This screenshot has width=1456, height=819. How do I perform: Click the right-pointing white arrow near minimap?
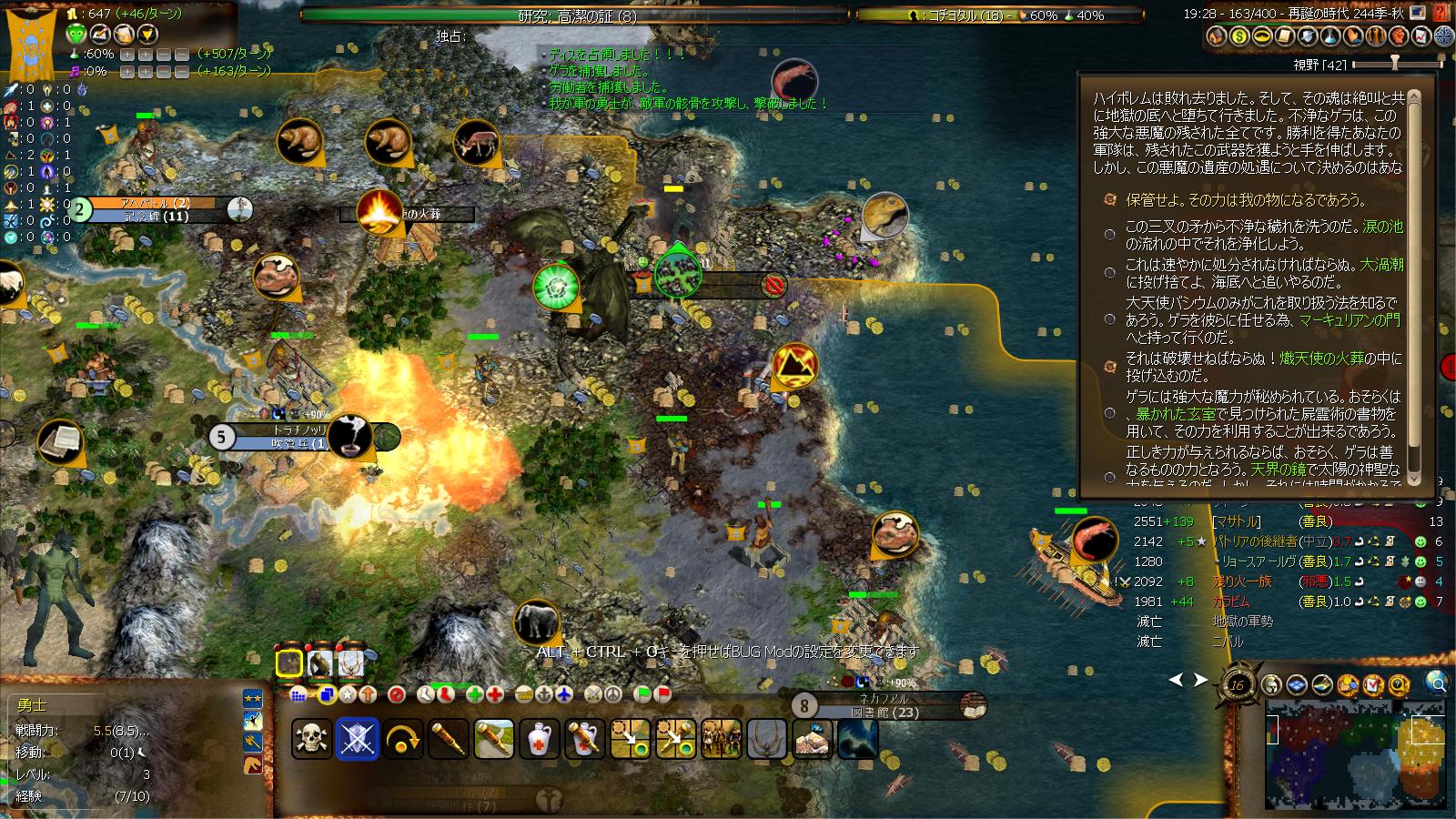coord(1201,680)
